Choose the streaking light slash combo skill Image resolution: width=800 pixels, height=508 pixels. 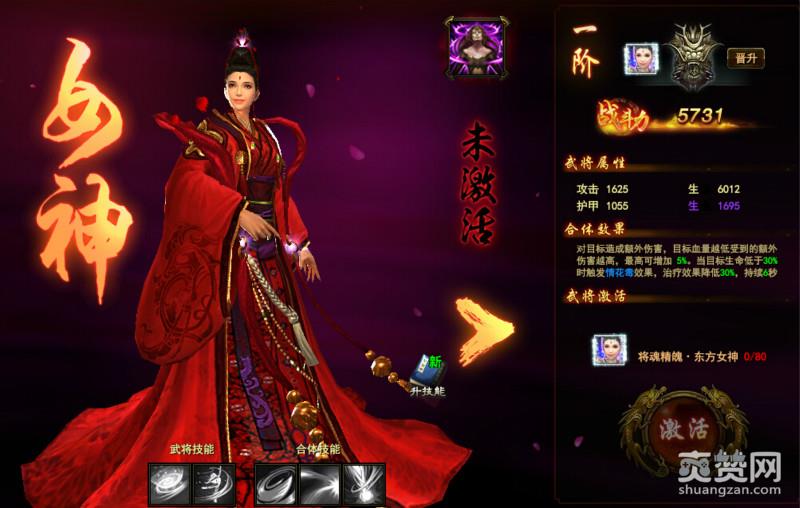coord(320,483)
